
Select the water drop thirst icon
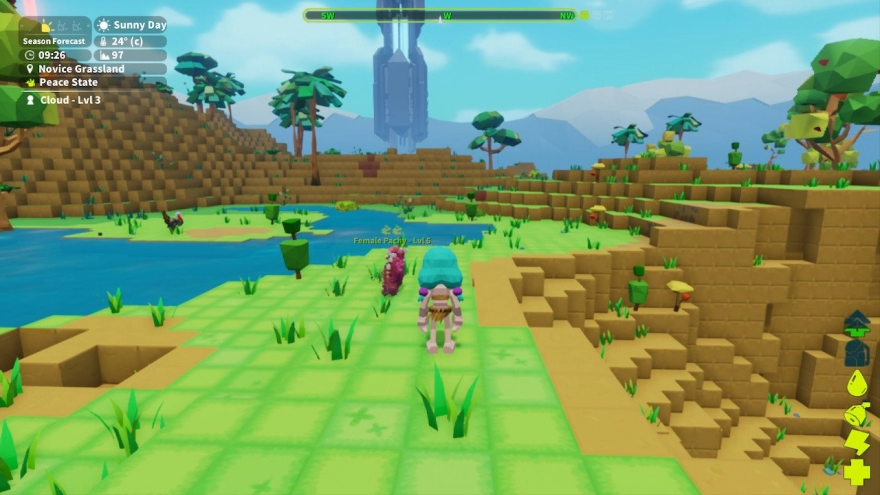click(x=857, y=383)
